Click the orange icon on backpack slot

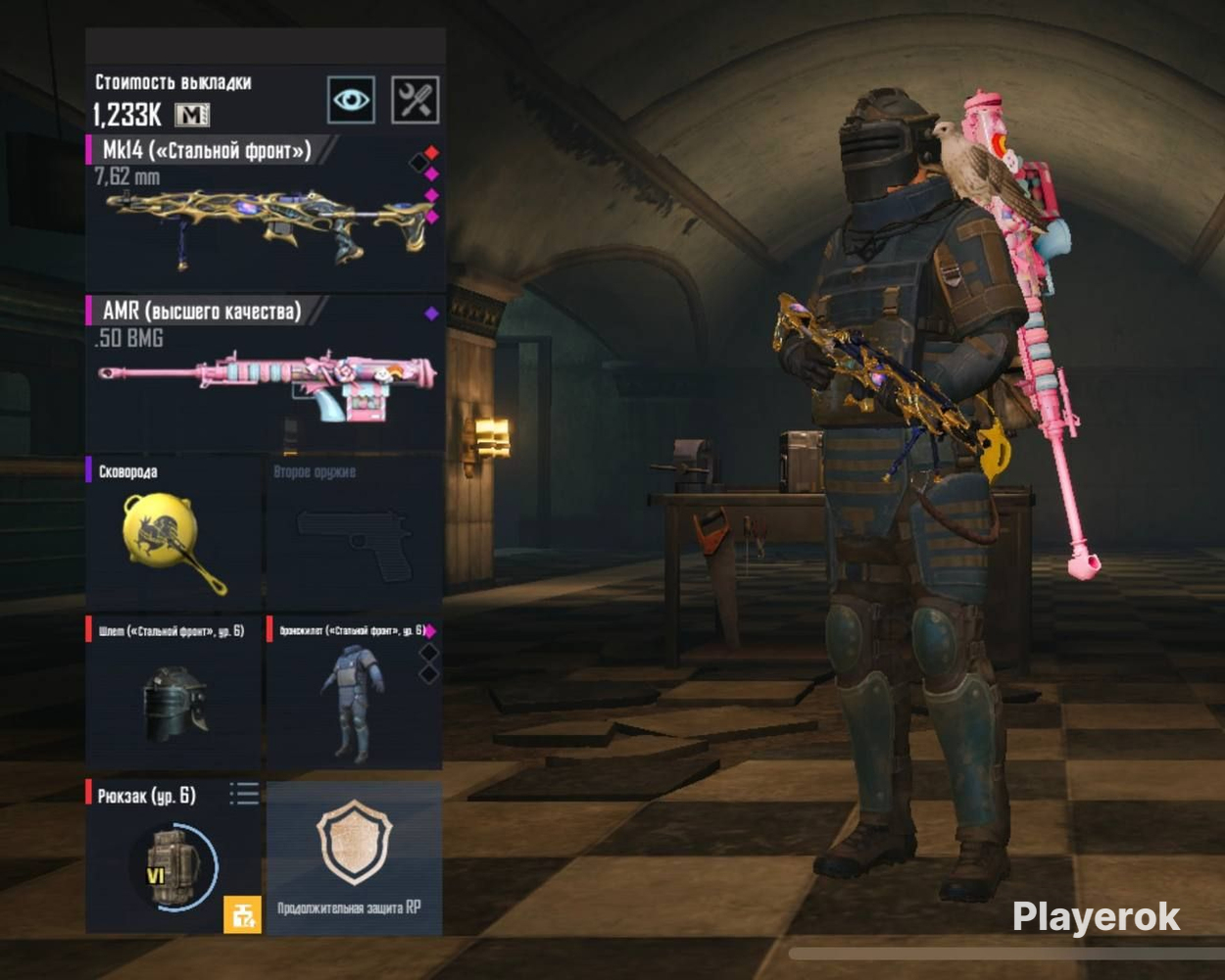click(242, 914)
